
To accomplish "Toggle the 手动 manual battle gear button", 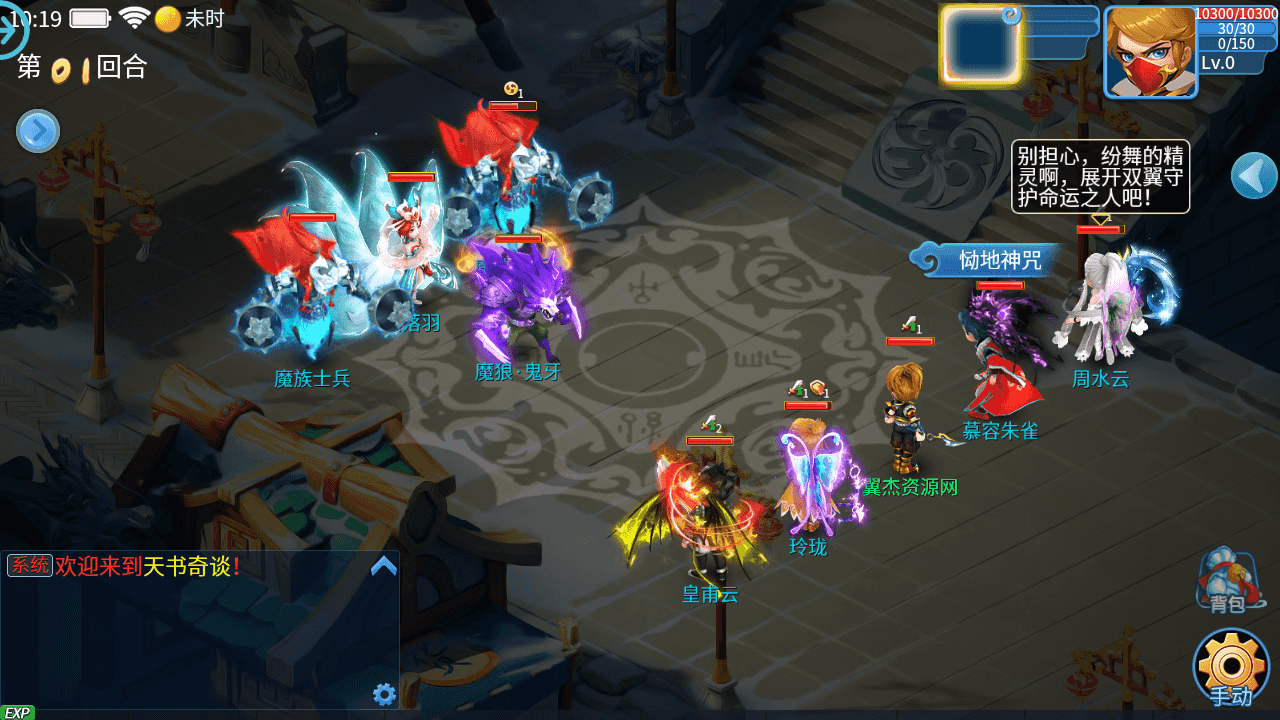I will click(x=1231, y=667).
